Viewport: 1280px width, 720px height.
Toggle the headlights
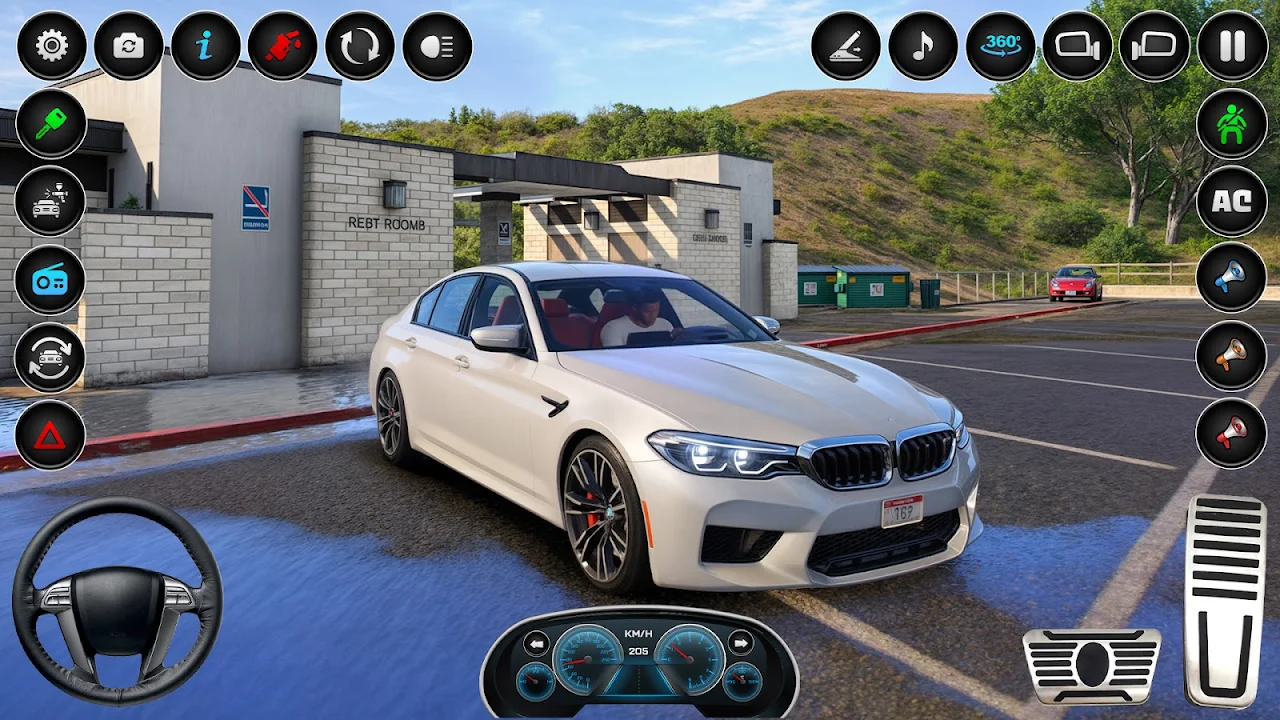pos(437,46)
